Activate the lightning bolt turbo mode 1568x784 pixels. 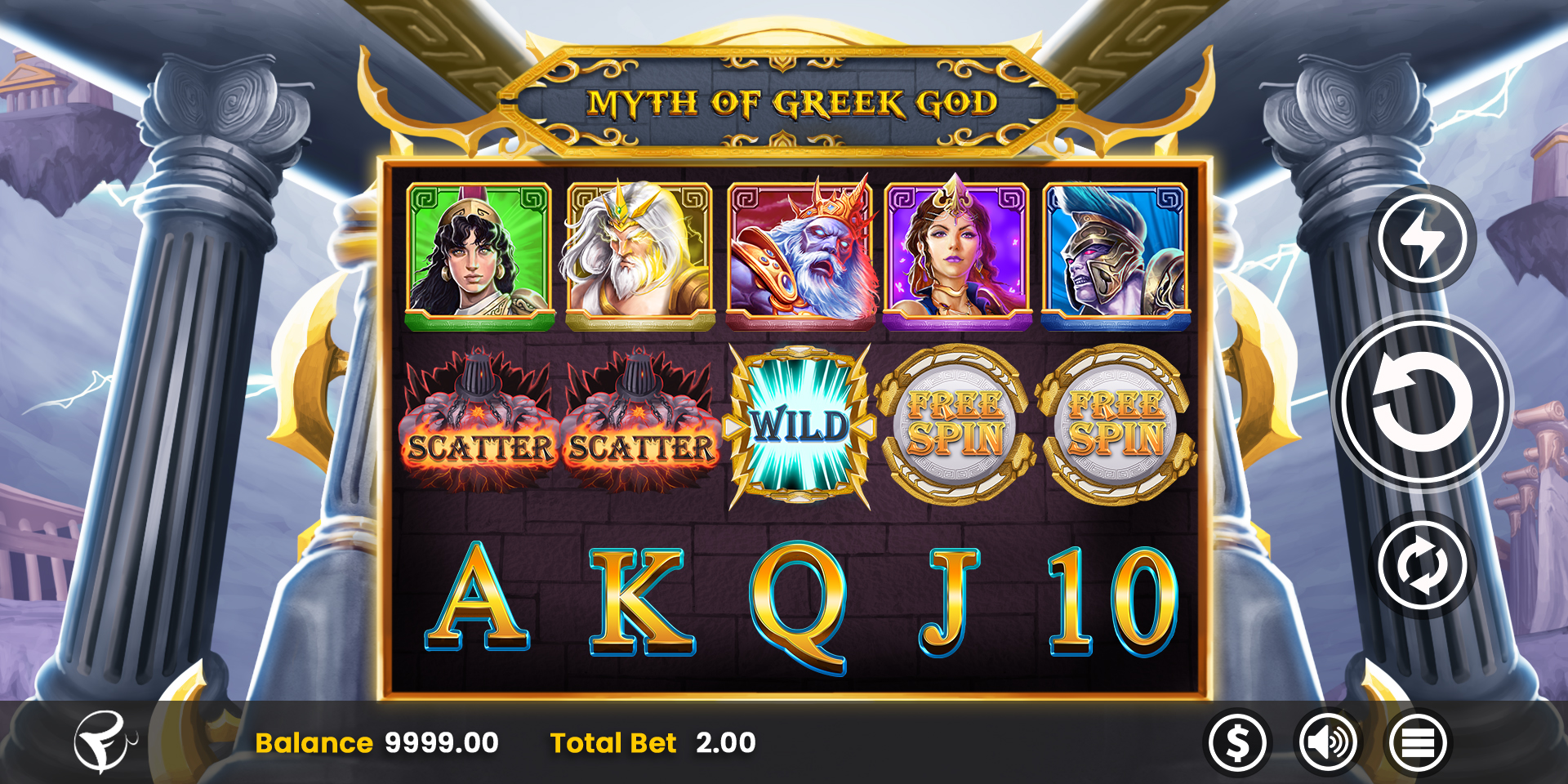click(x=1422, y=238)
